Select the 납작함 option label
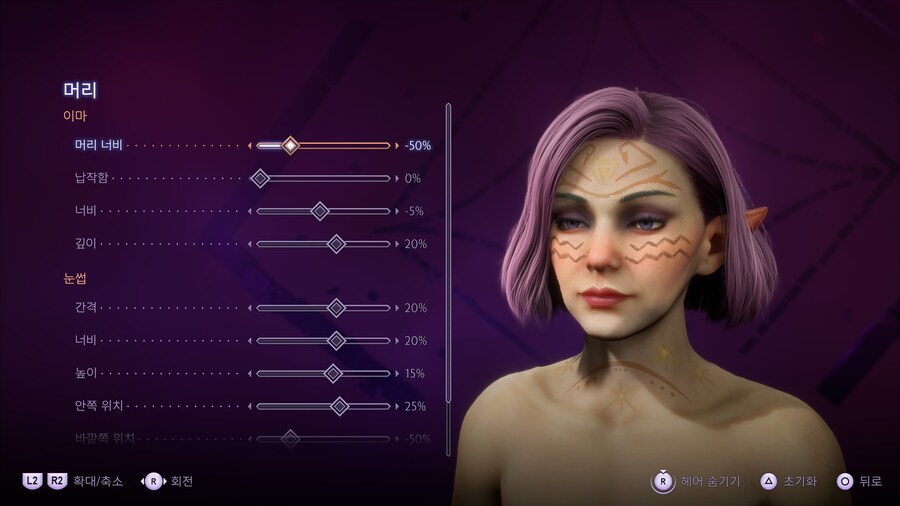Viewport: 900px width, 506px height. [x=91, y=179]
